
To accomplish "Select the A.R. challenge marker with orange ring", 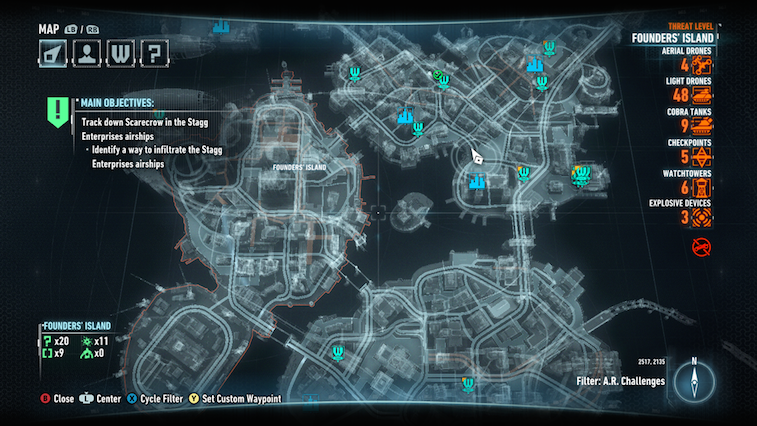I will 580,174.
